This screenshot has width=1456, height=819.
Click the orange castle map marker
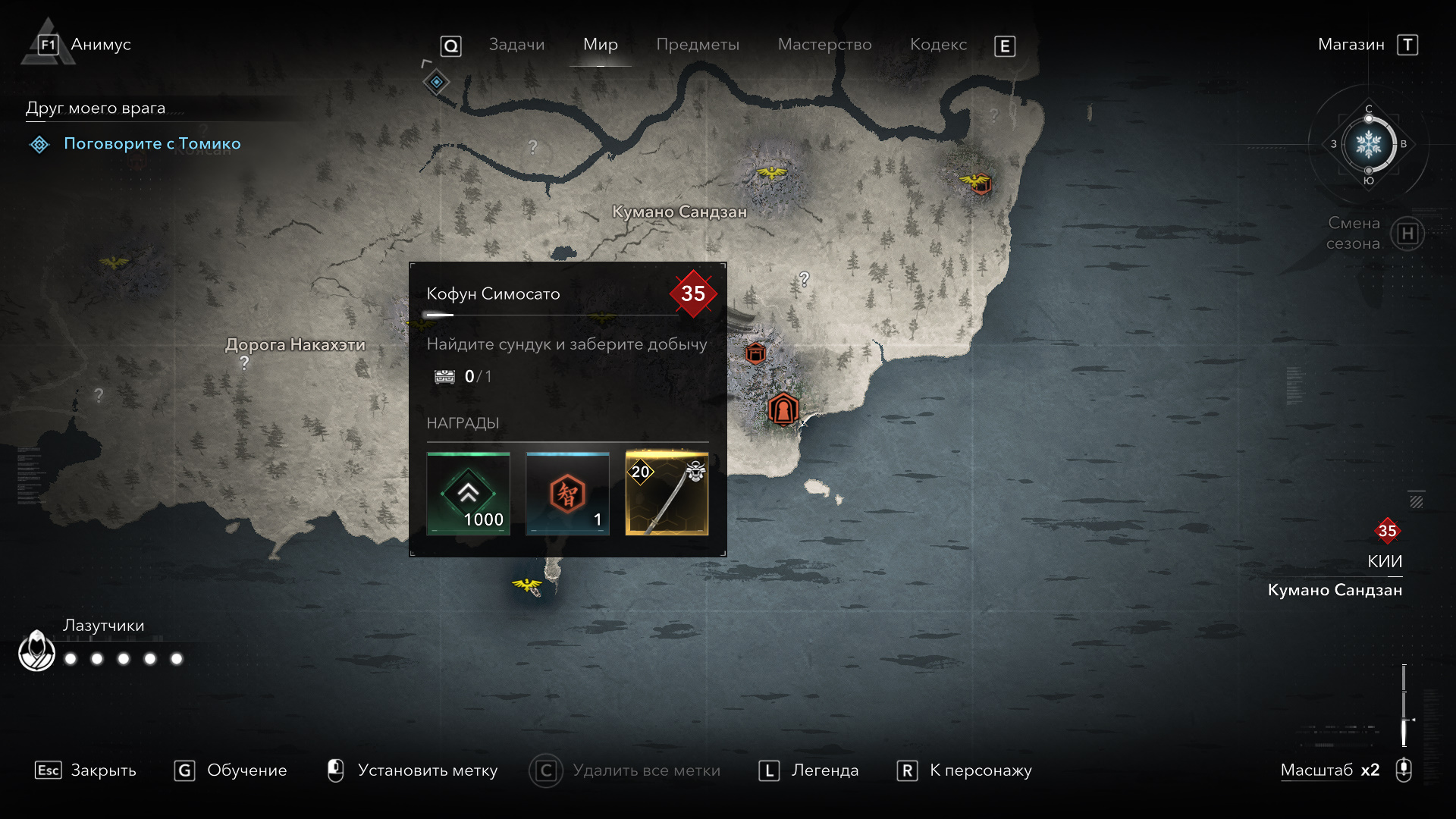[783, 409]
